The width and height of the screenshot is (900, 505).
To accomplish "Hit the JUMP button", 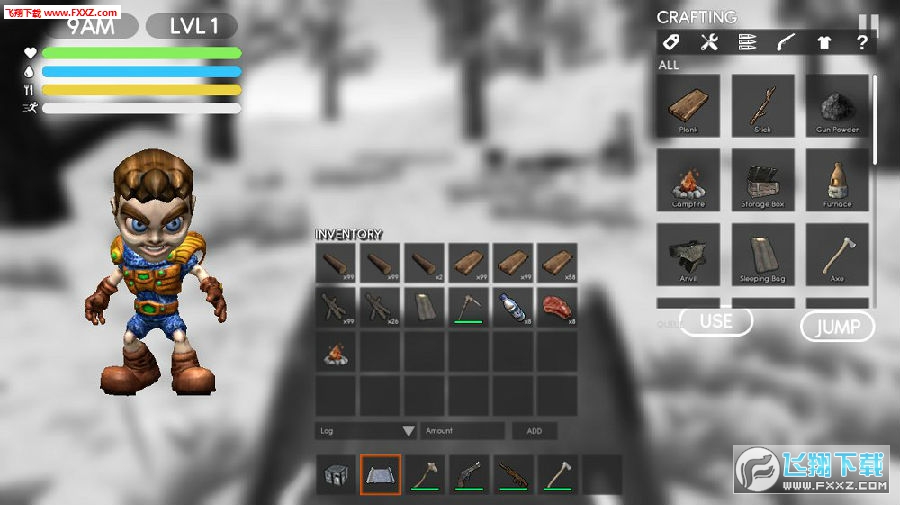I will (x=837, y=326).
